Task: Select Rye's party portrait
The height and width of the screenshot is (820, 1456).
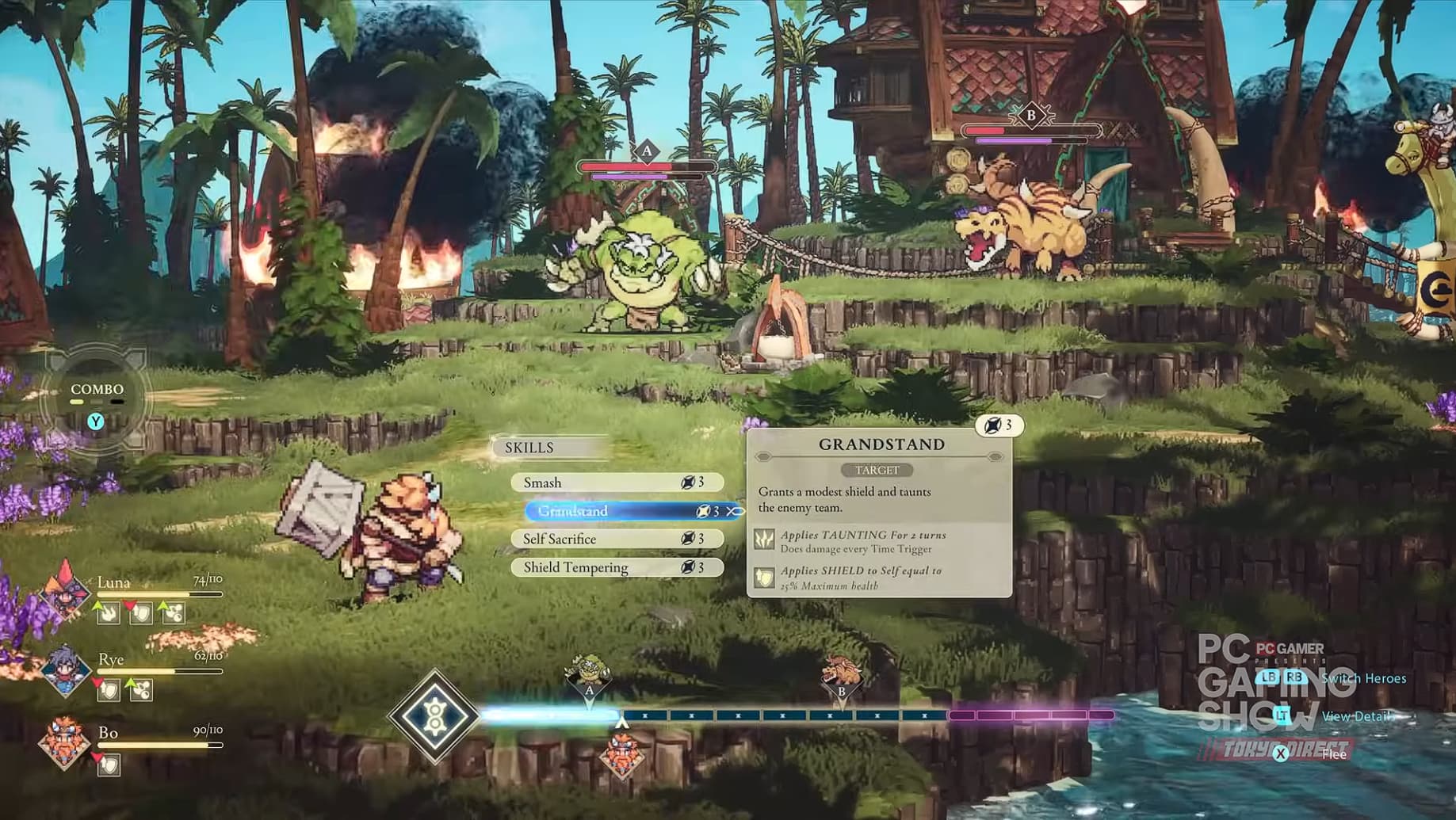Action: click(x=65, y=670)
